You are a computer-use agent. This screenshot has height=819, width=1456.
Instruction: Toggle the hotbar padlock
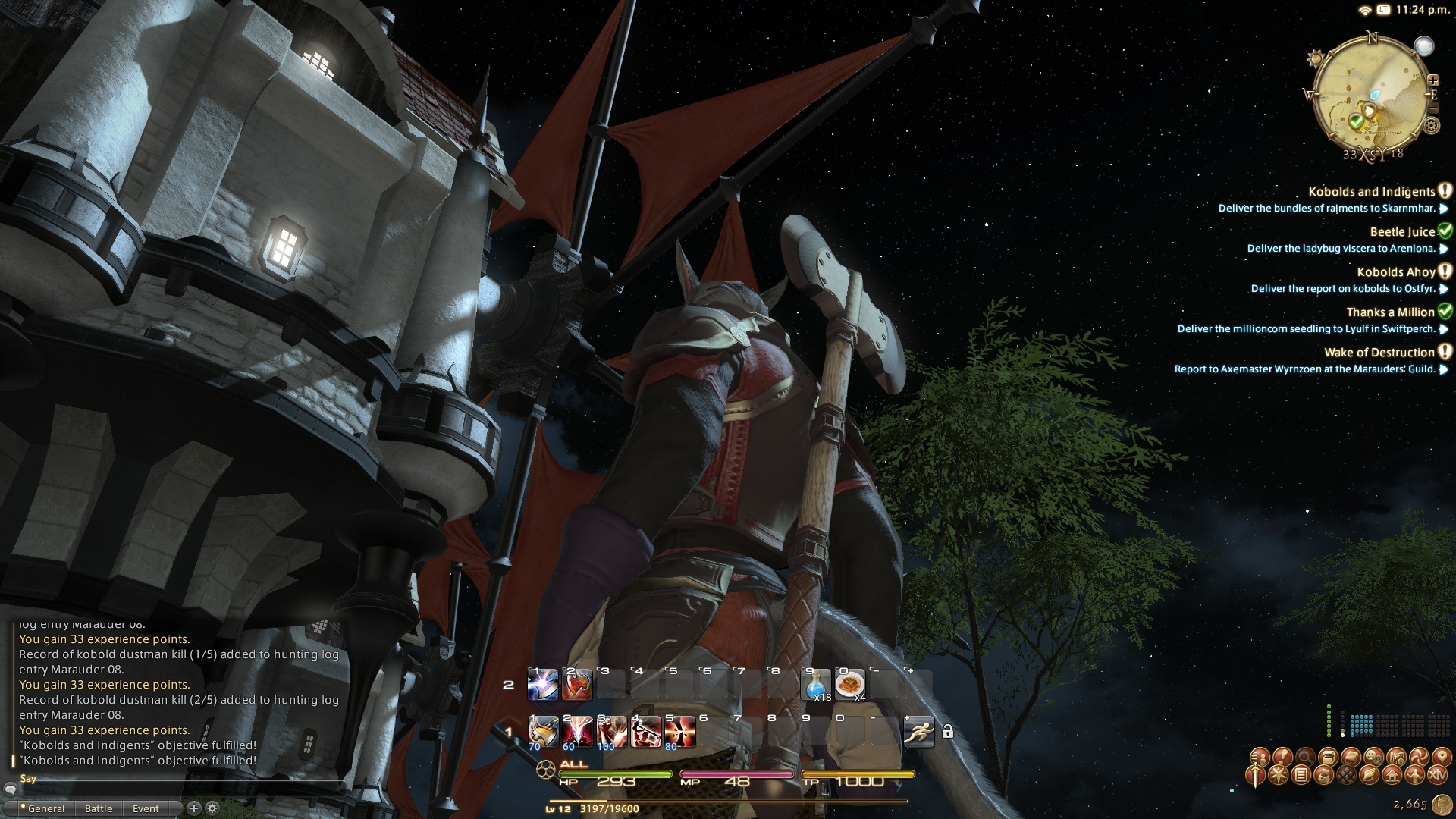coord(947,732)
